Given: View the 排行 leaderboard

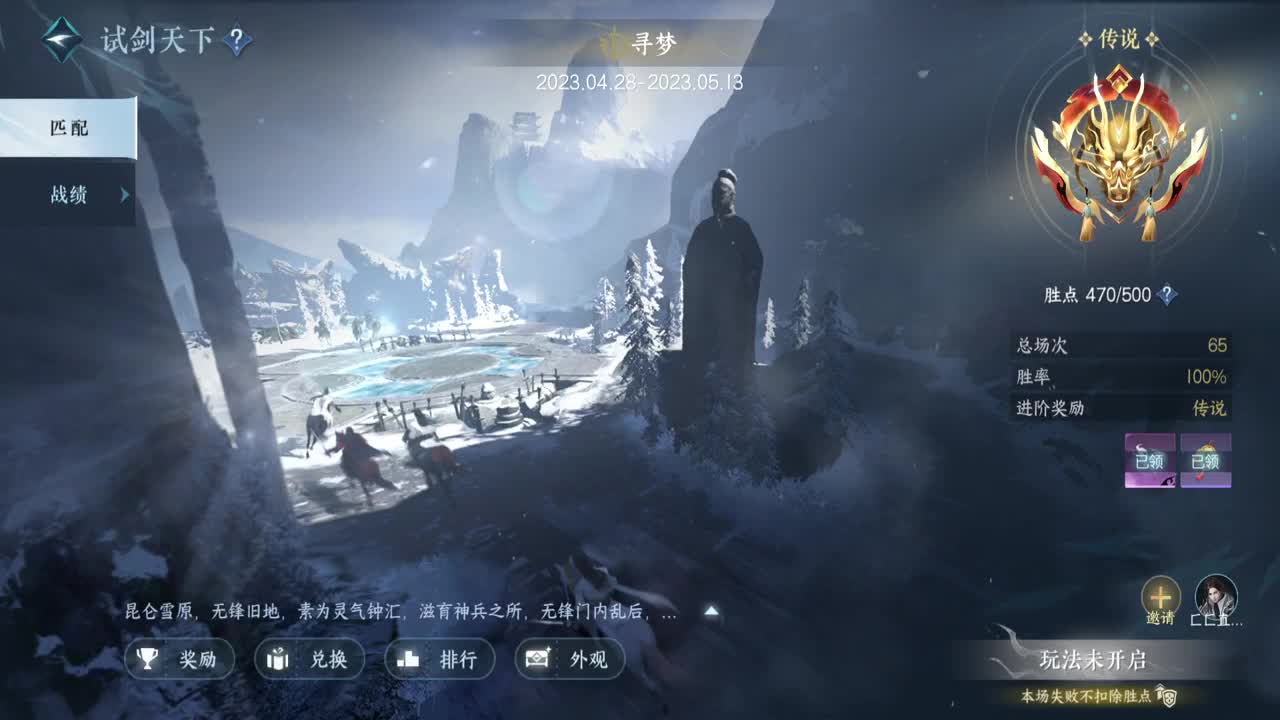Looking at the screenshot, I should (440, 659).
